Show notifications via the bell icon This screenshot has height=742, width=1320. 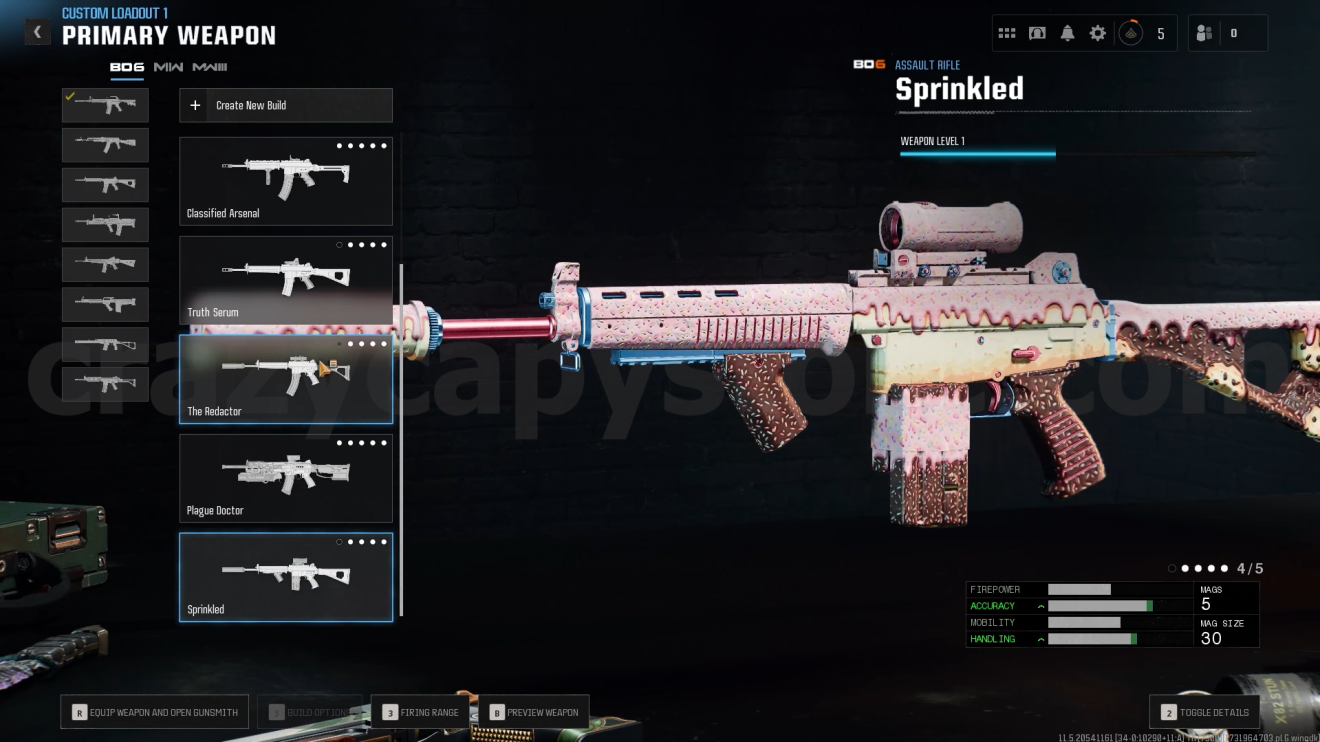click(x=1067, y=33)
